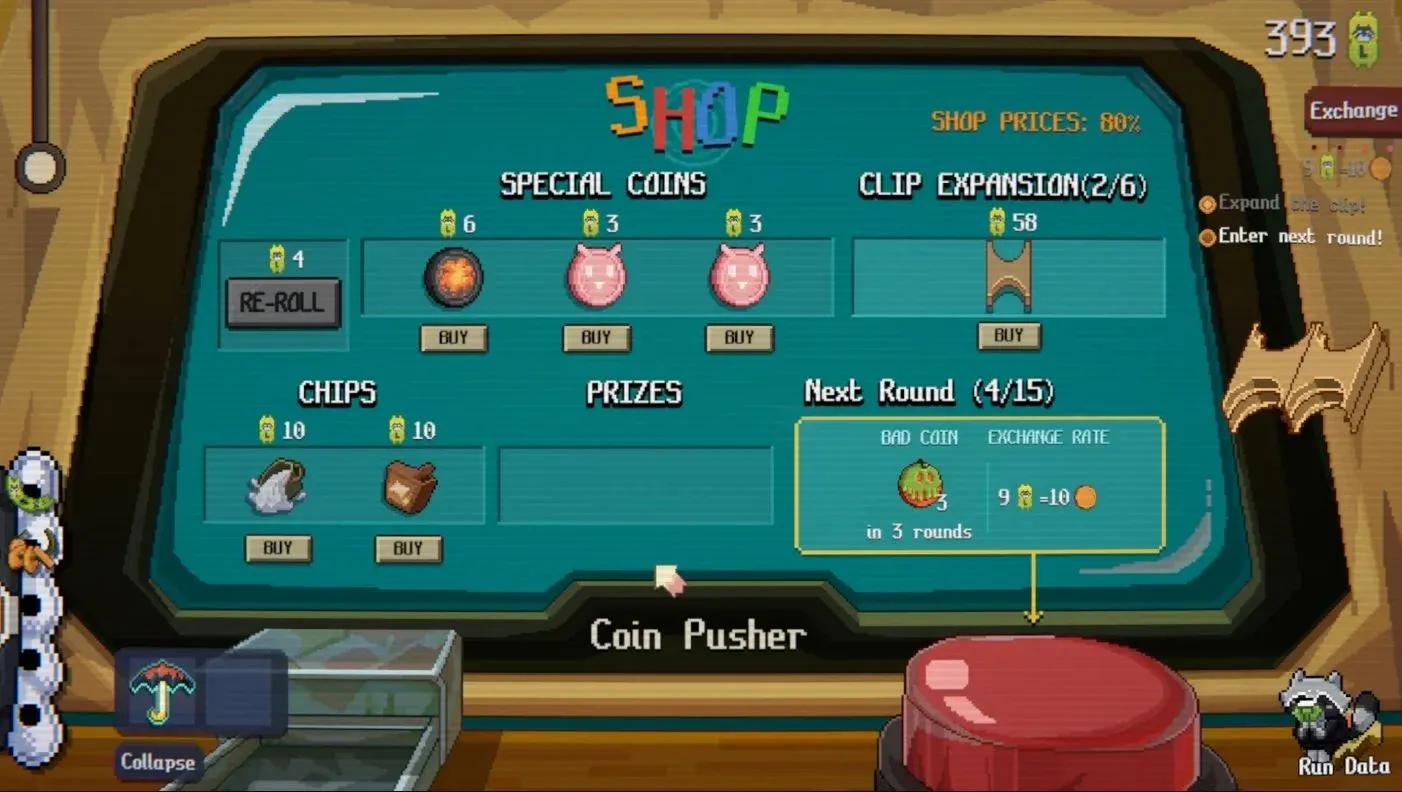Buy the fire coin for 6 coins
The image size is (1402, 792).
point(454,338)
